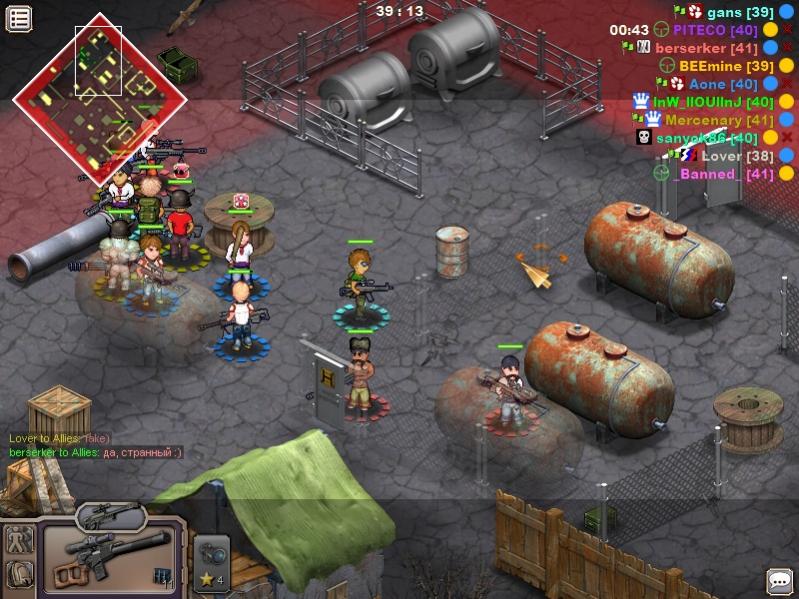Click the diamond-shaped minimap

tap(99, 98)
